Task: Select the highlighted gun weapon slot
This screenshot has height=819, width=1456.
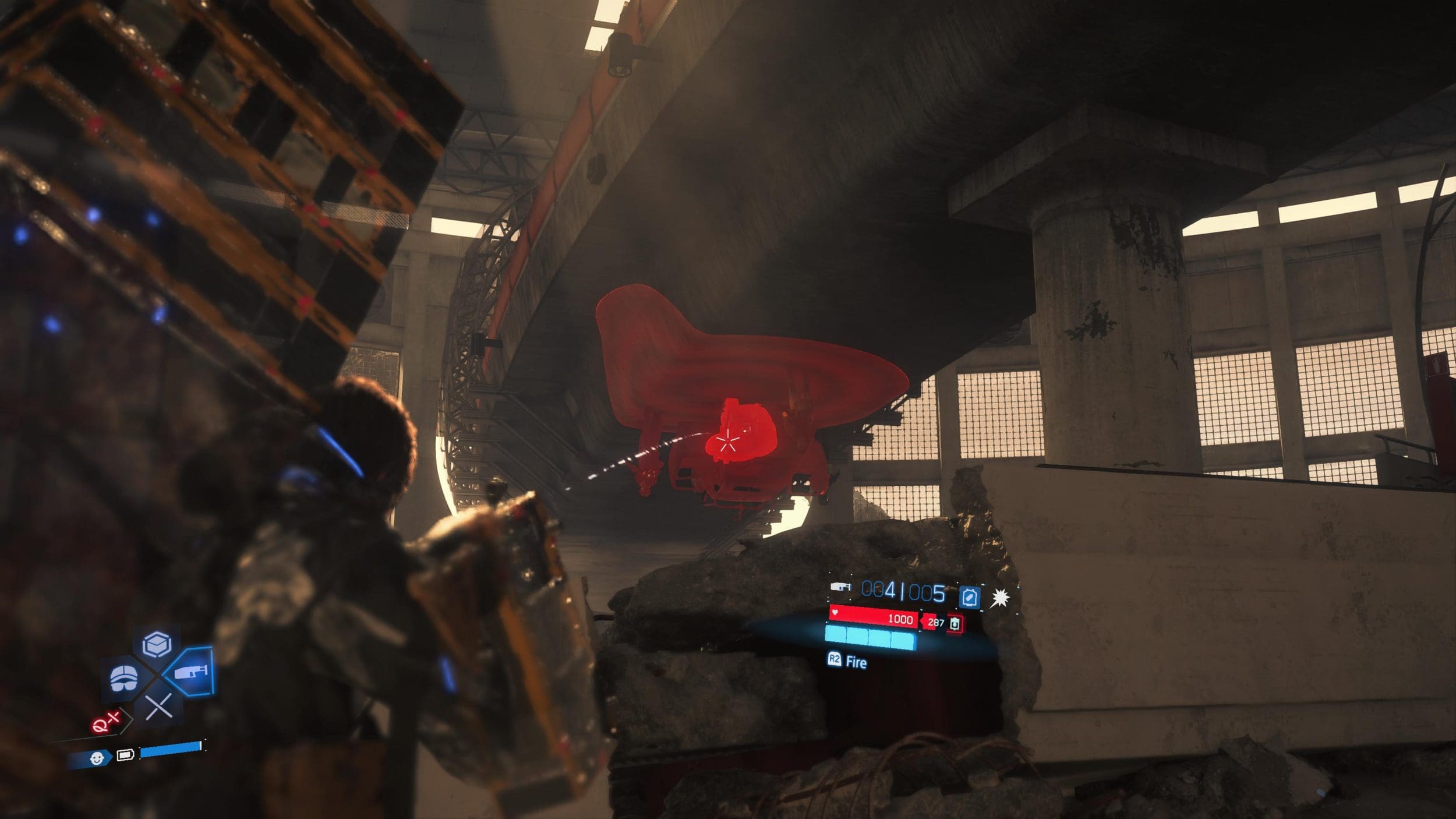Action: click(x=190, y=672)
